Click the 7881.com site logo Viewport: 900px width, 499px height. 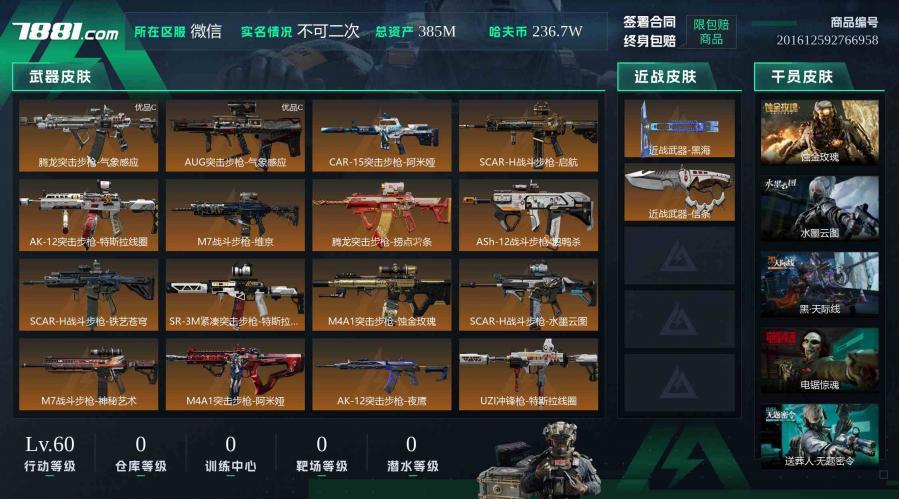66,32
